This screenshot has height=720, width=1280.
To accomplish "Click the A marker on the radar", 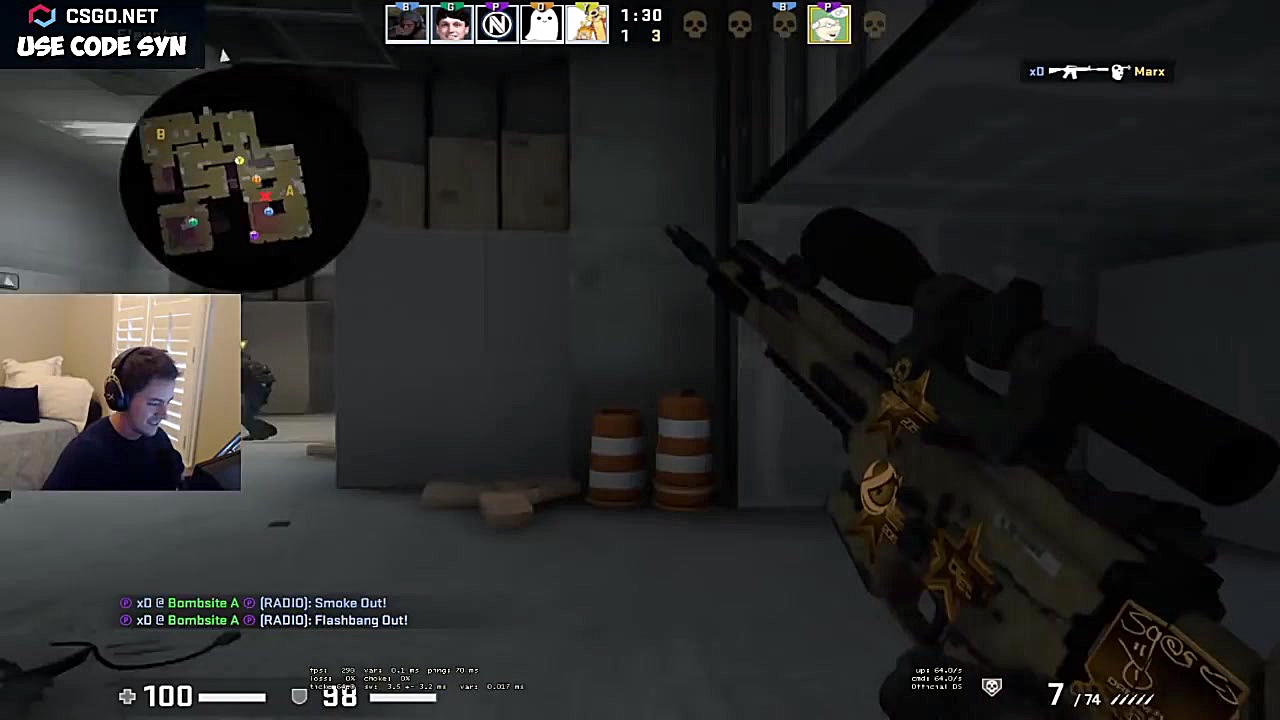I will coord(289,191).
